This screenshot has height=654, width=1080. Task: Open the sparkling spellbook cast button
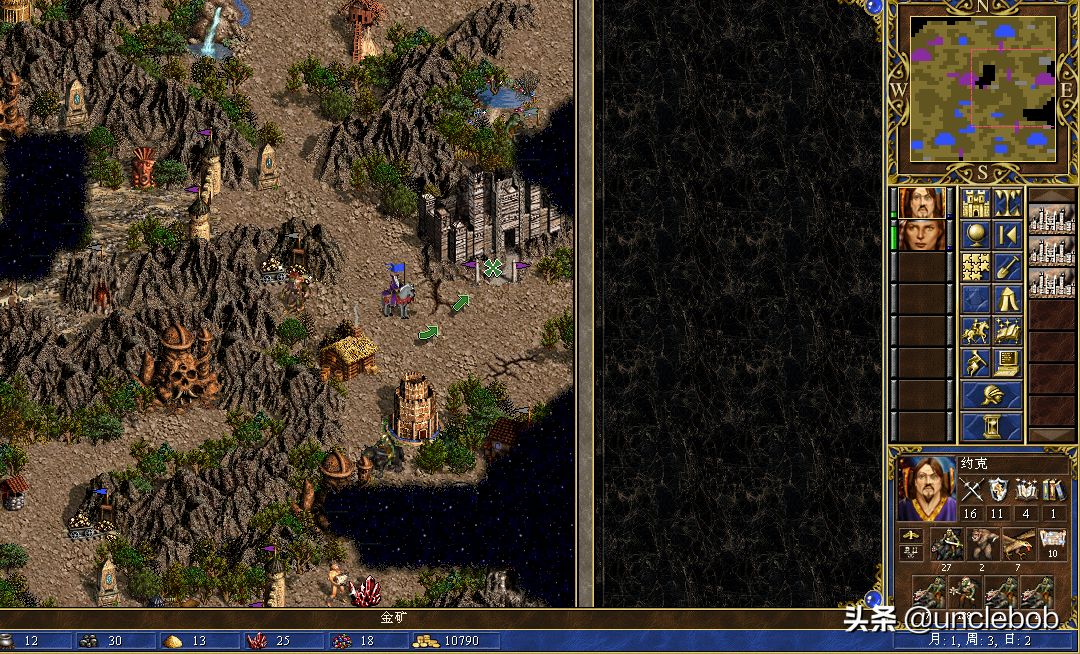[1007, 330]
